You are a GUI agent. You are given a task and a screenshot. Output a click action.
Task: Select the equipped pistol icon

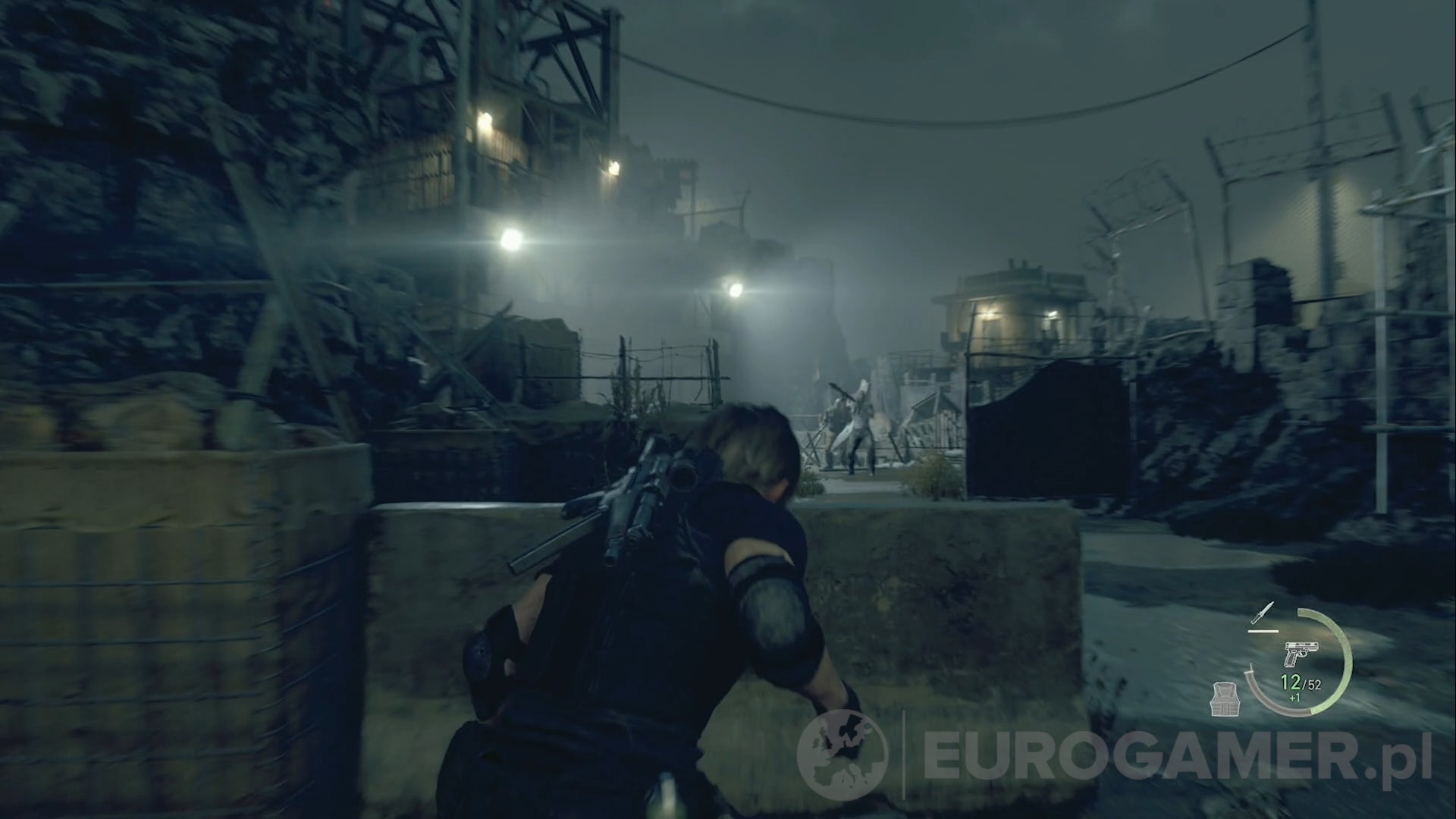[x=1301, y=653]
